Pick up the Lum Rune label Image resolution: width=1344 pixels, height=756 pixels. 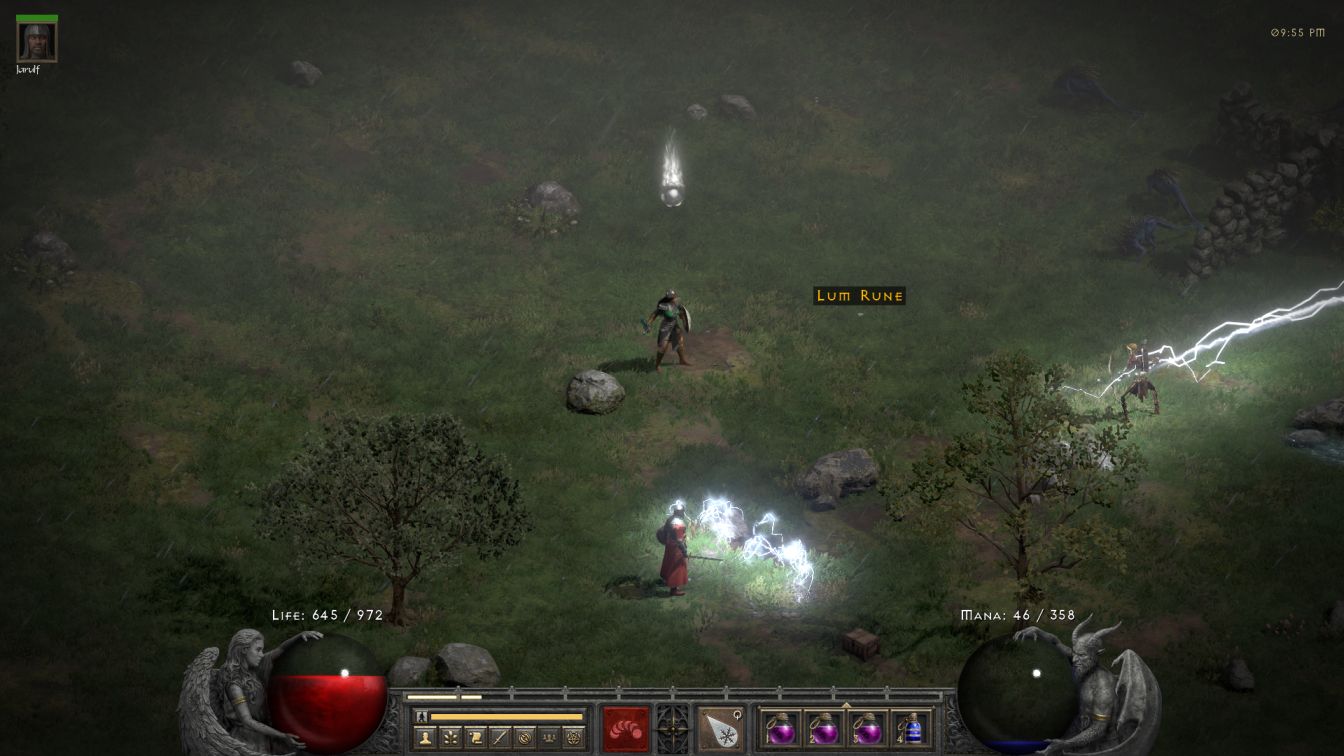860,295
